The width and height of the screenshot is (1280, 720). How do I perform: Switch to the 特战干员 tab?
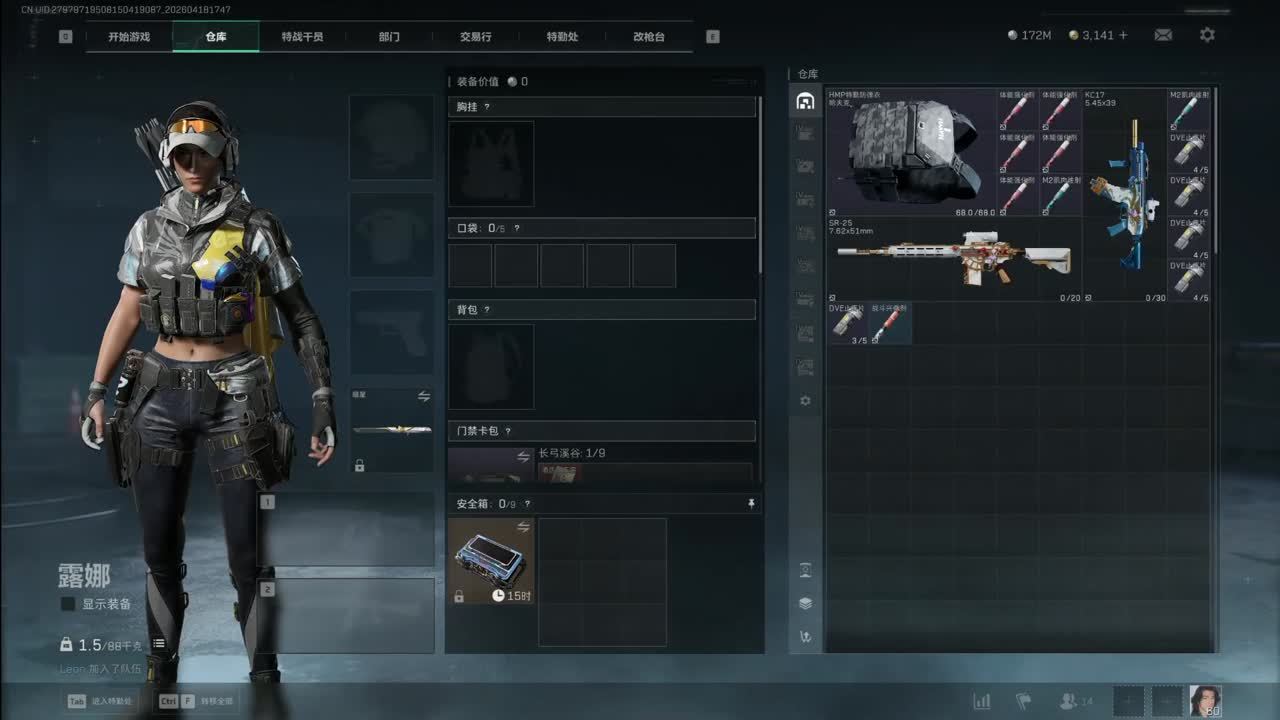(302, 37)
